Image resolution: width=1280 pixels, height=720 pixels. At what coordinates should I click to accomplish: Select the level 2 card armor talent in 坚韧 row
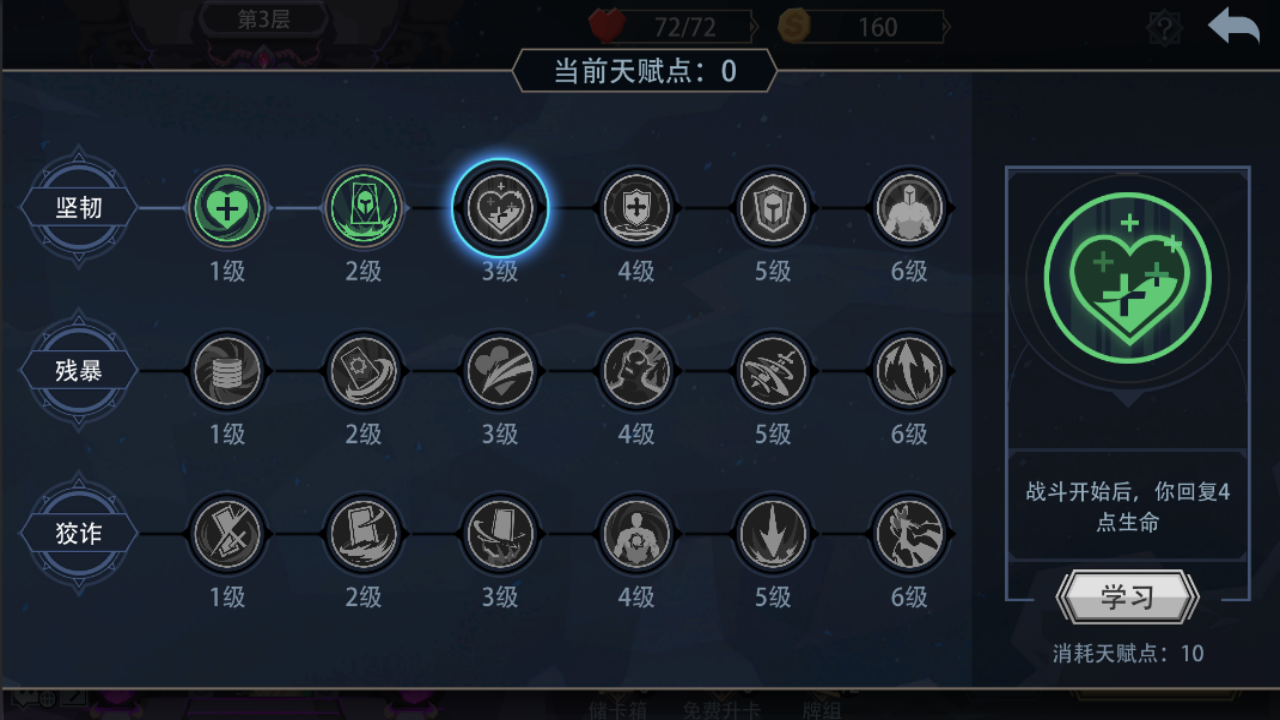(x=364, y=209)
